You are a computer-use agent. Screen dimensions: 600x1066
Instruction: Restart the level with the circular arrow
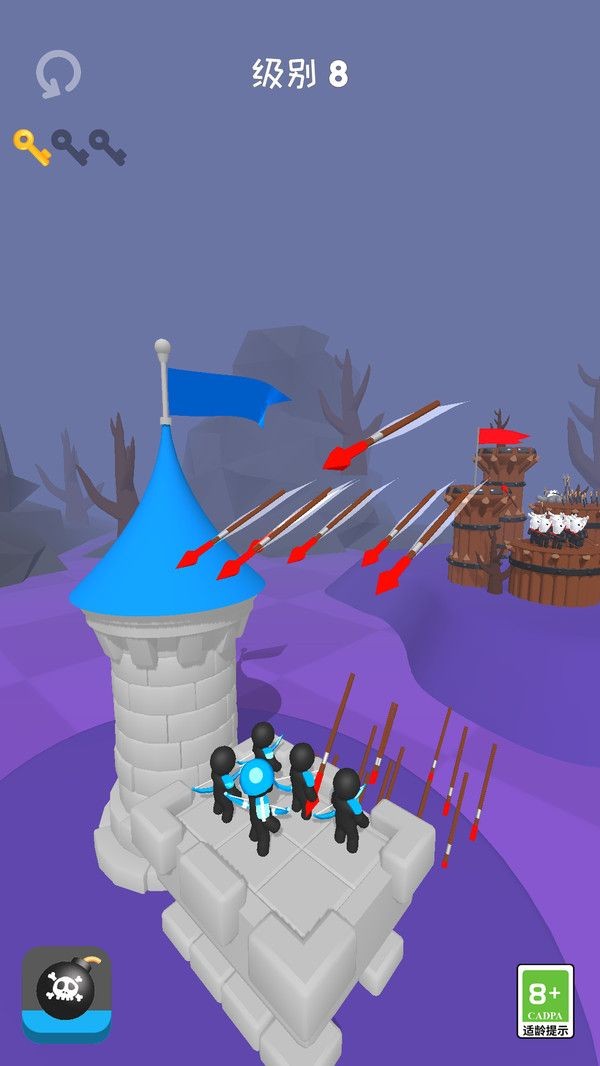pyautogui.click(x=58, y=75)
